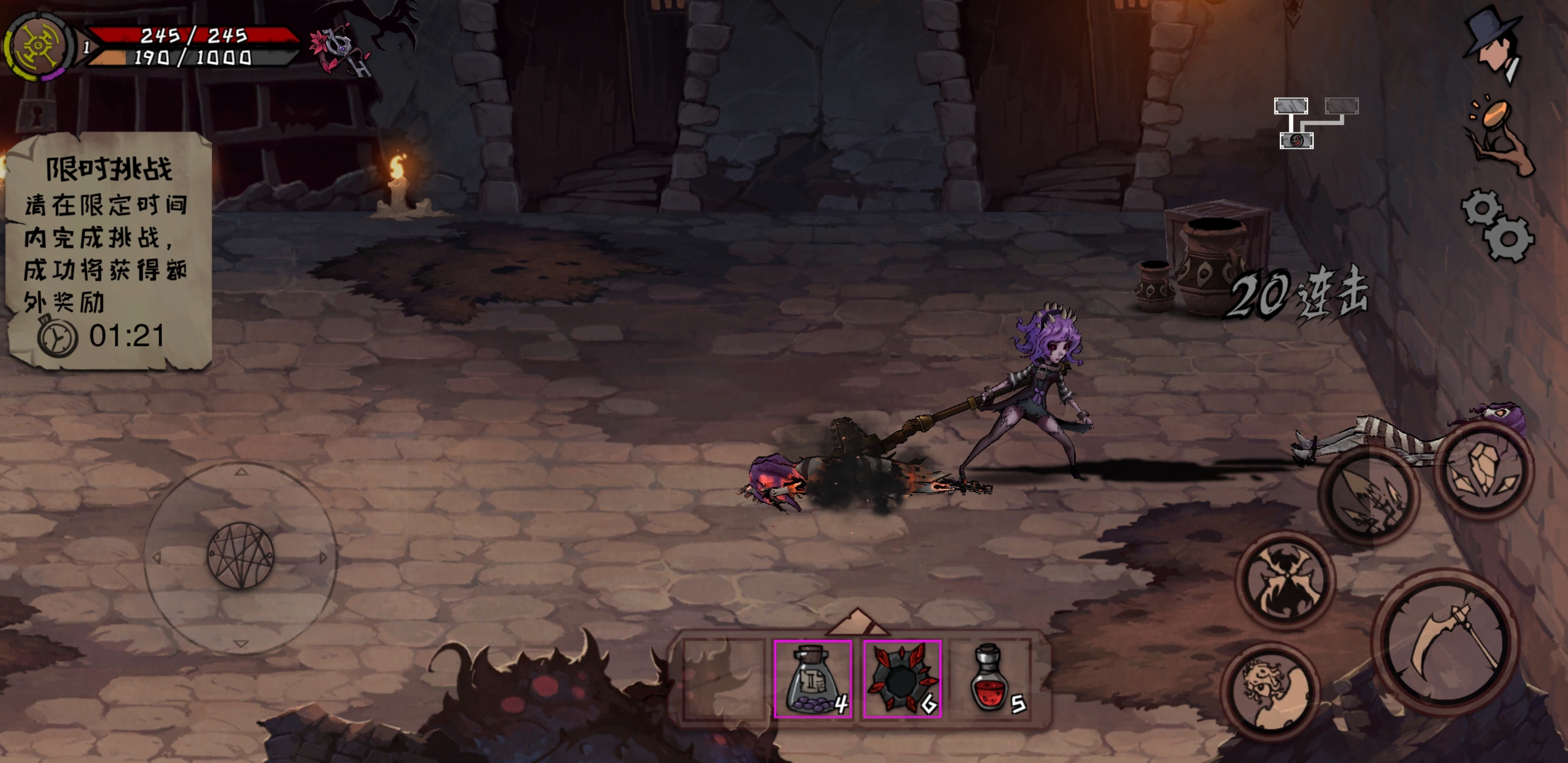Open the hat-wearing detective portrait
The image size is (1568, 763).
(x=1493, y=44)
